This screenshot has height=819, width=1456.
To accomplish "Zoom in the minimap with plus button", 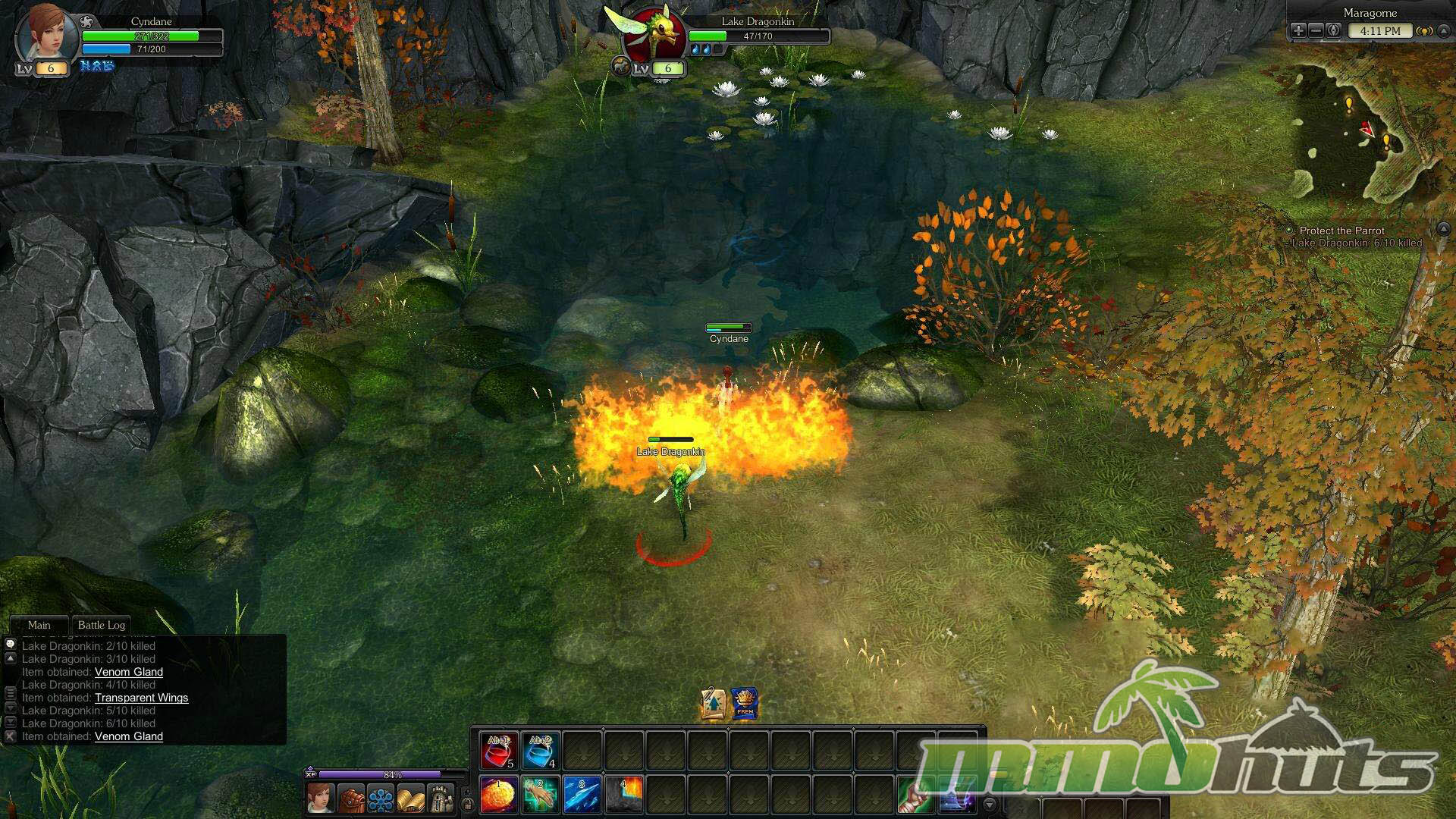I will [x=1298, y=31].
